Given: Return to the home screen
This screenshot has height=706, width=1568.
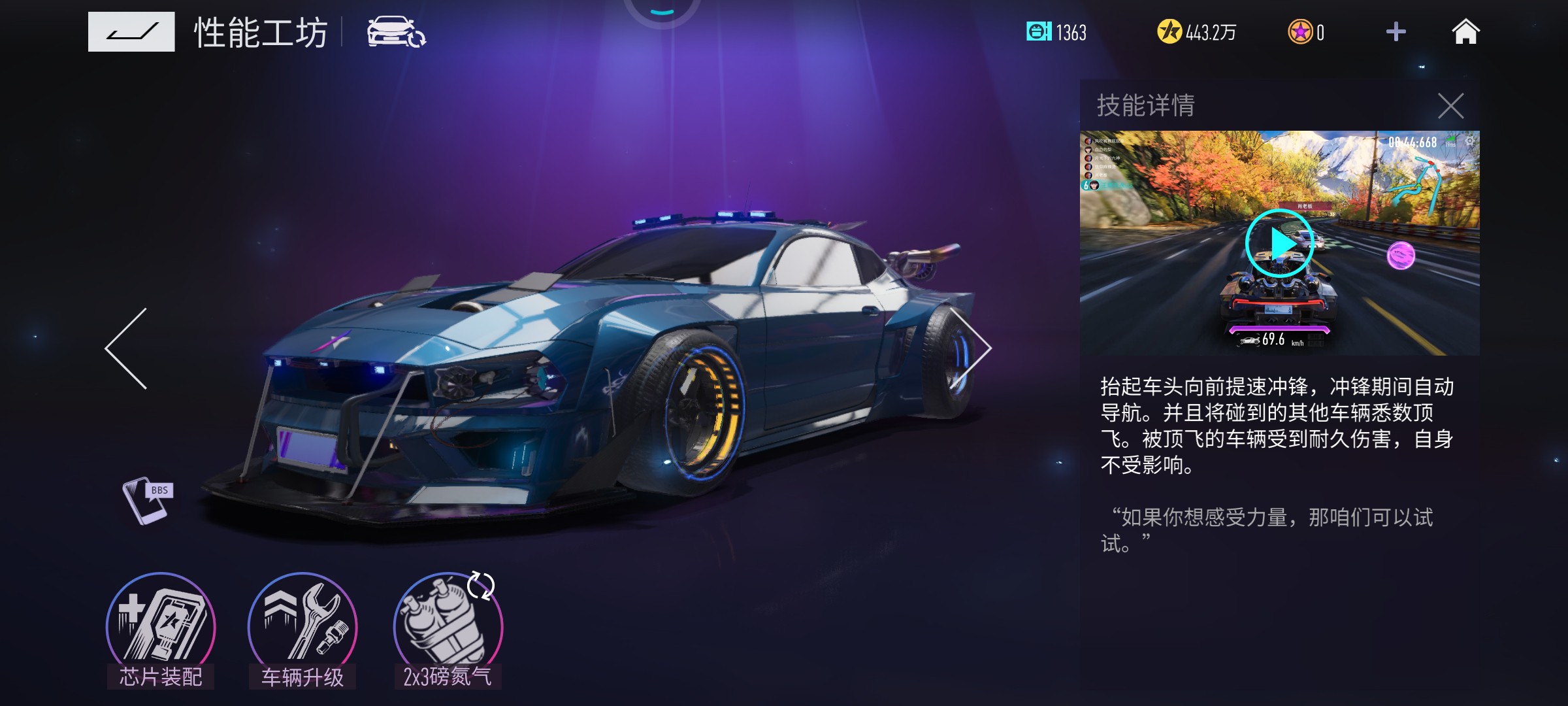Looking at the screenshot, I should point(1465,32).
